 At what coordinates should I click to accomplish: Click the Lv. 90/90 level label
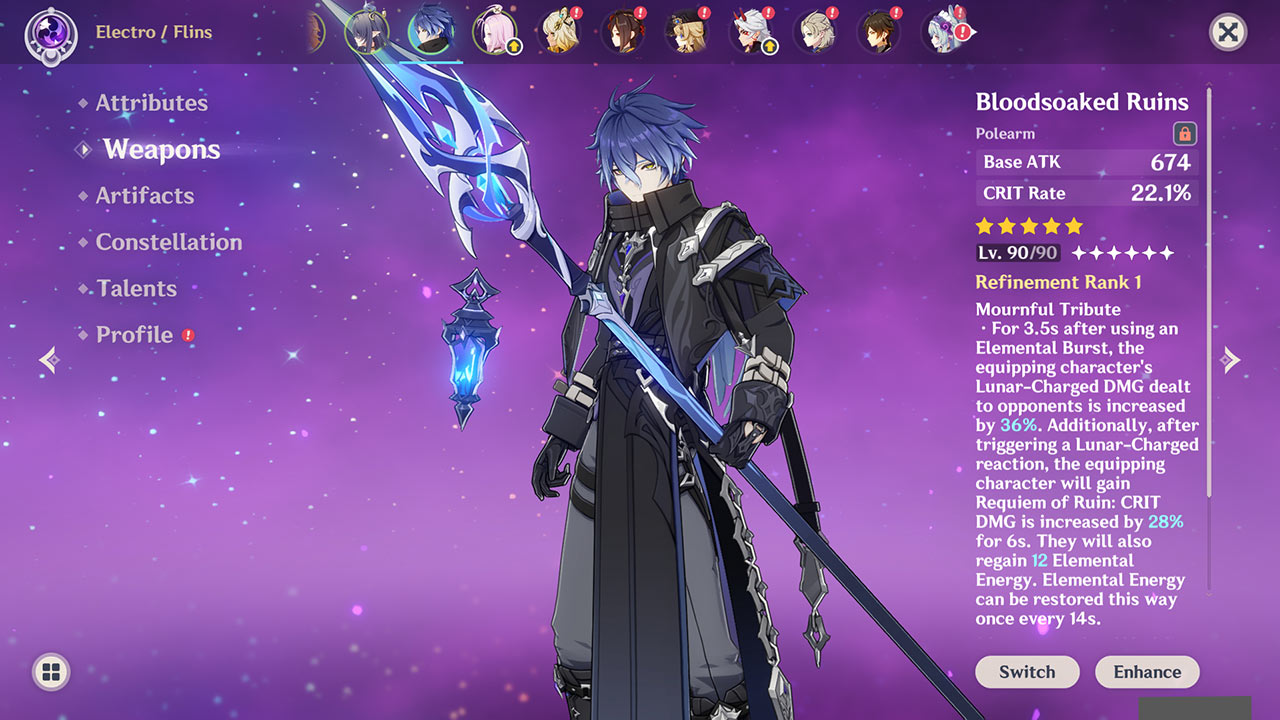[1017, 253]
